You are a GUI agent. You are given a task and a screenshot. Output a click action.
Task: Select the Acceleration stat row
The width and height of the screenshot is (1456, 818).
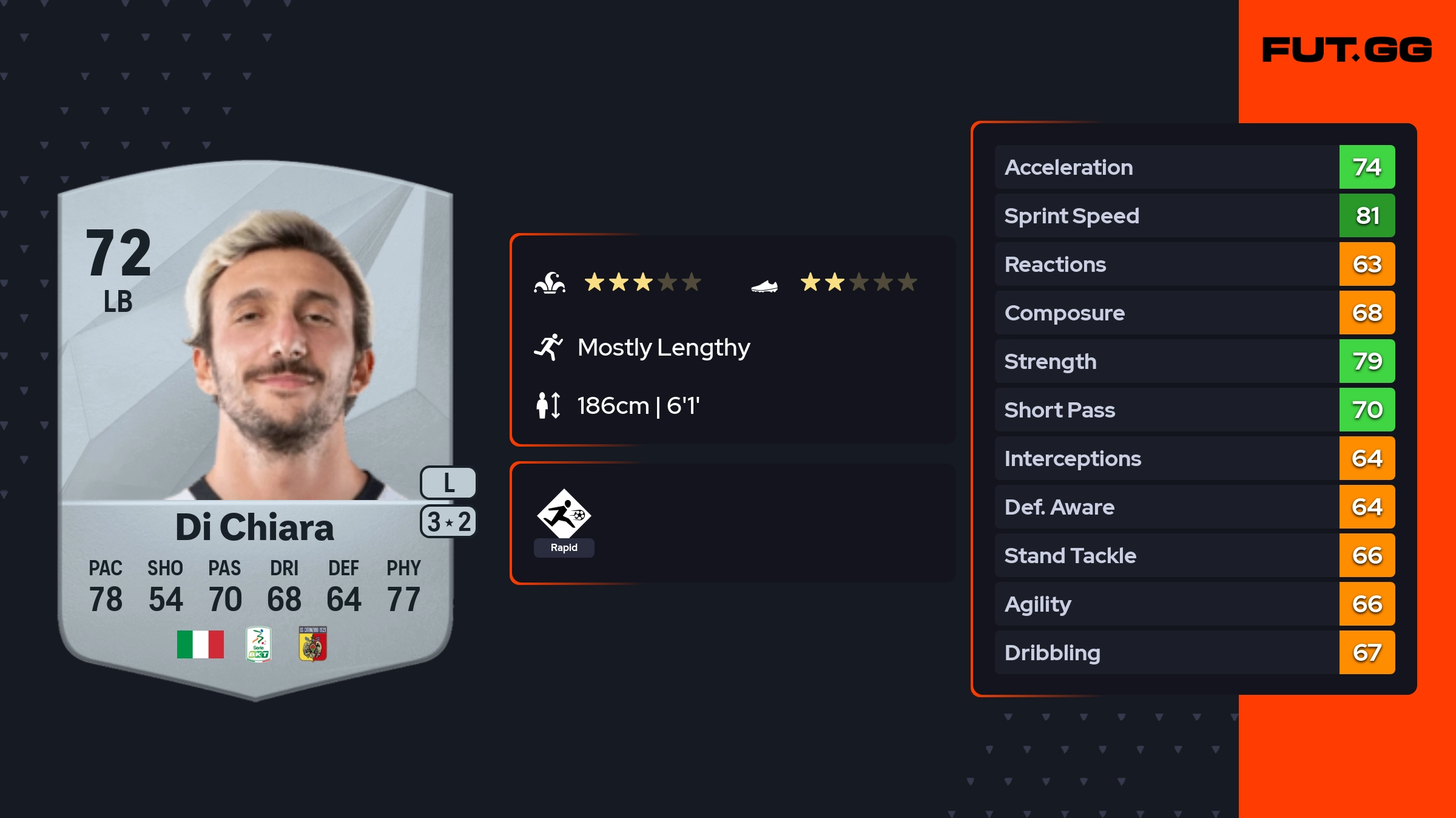[1194, 167]
